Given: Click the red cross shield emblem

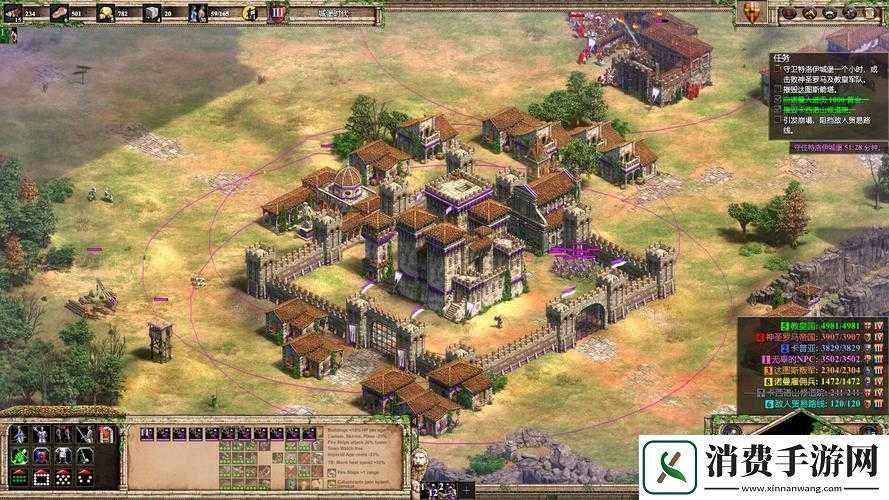Looking at the screenshot, I should point(753,13).
